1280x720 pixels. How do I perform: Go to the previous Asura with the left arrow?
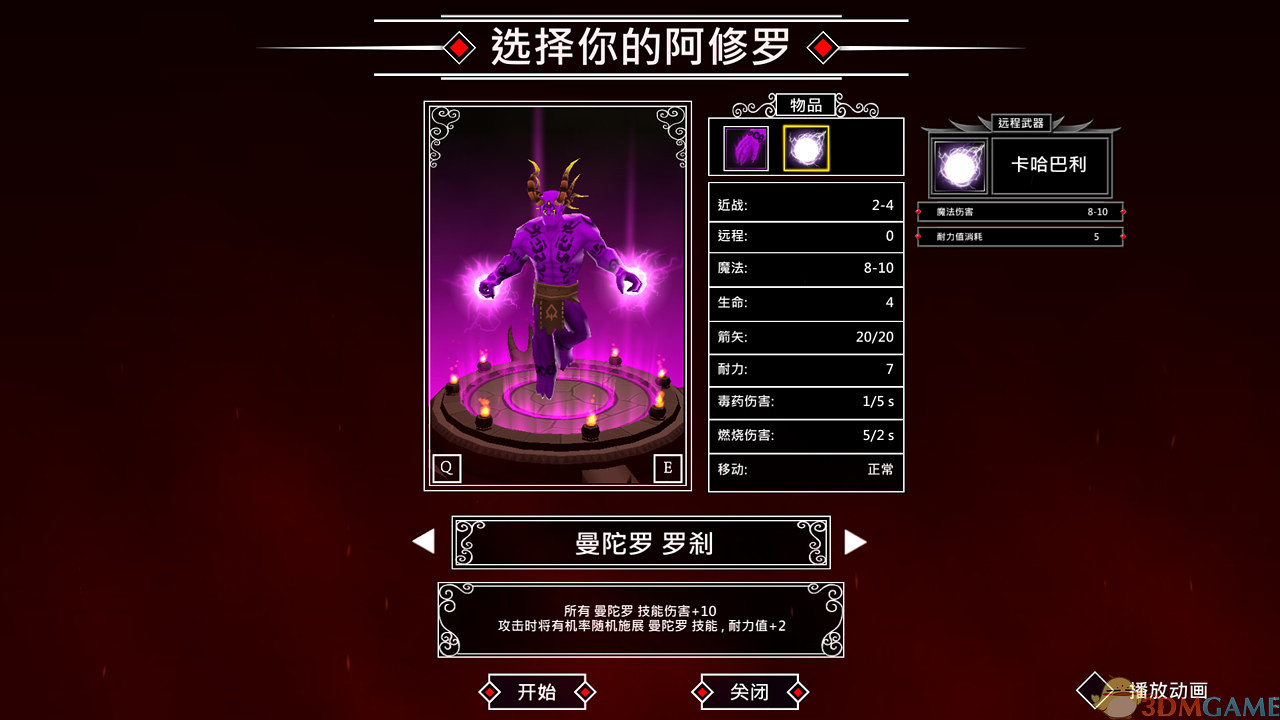tap(423, 541)
